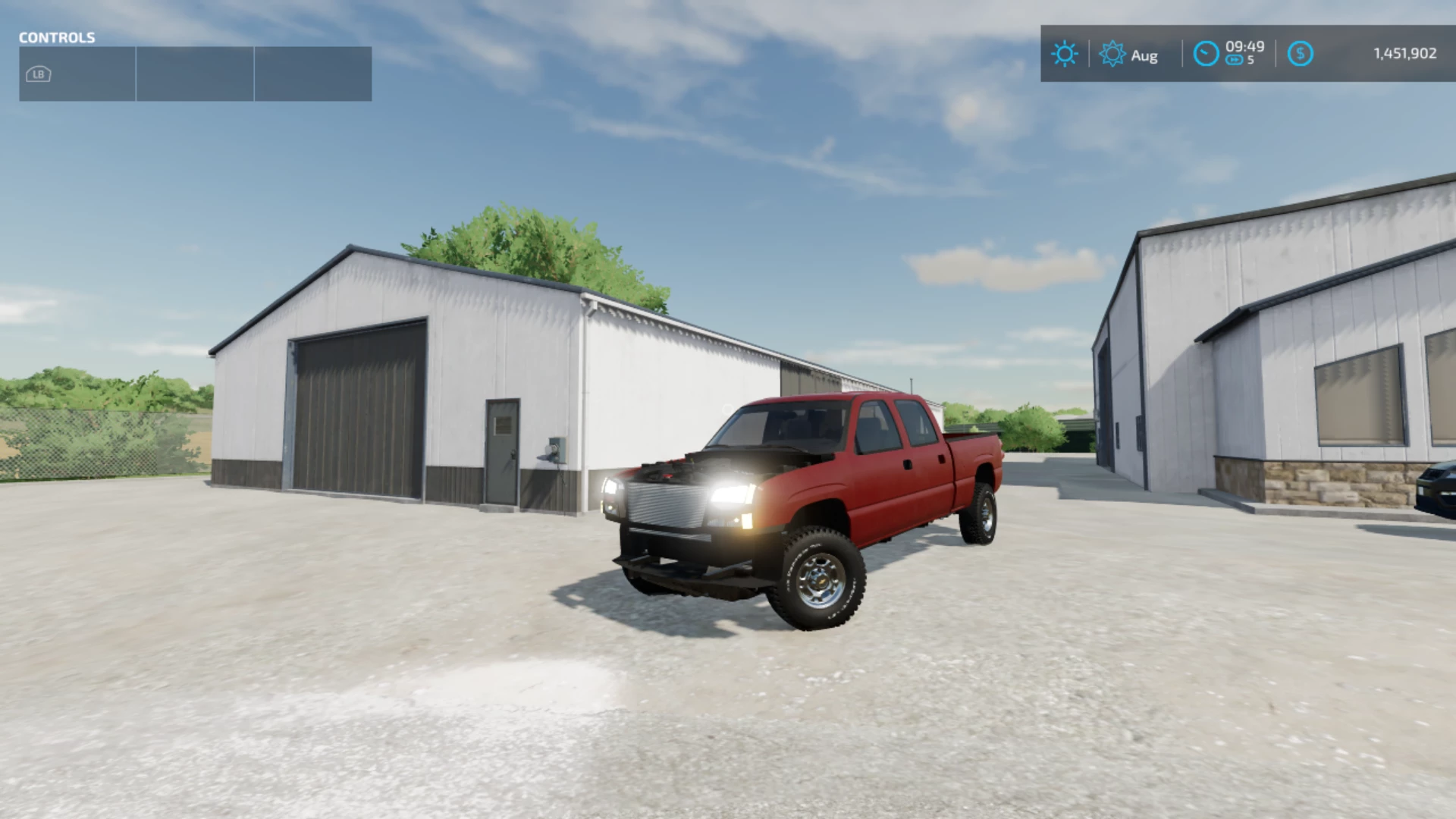Click the clock icon showing current time

point(1206,55)
